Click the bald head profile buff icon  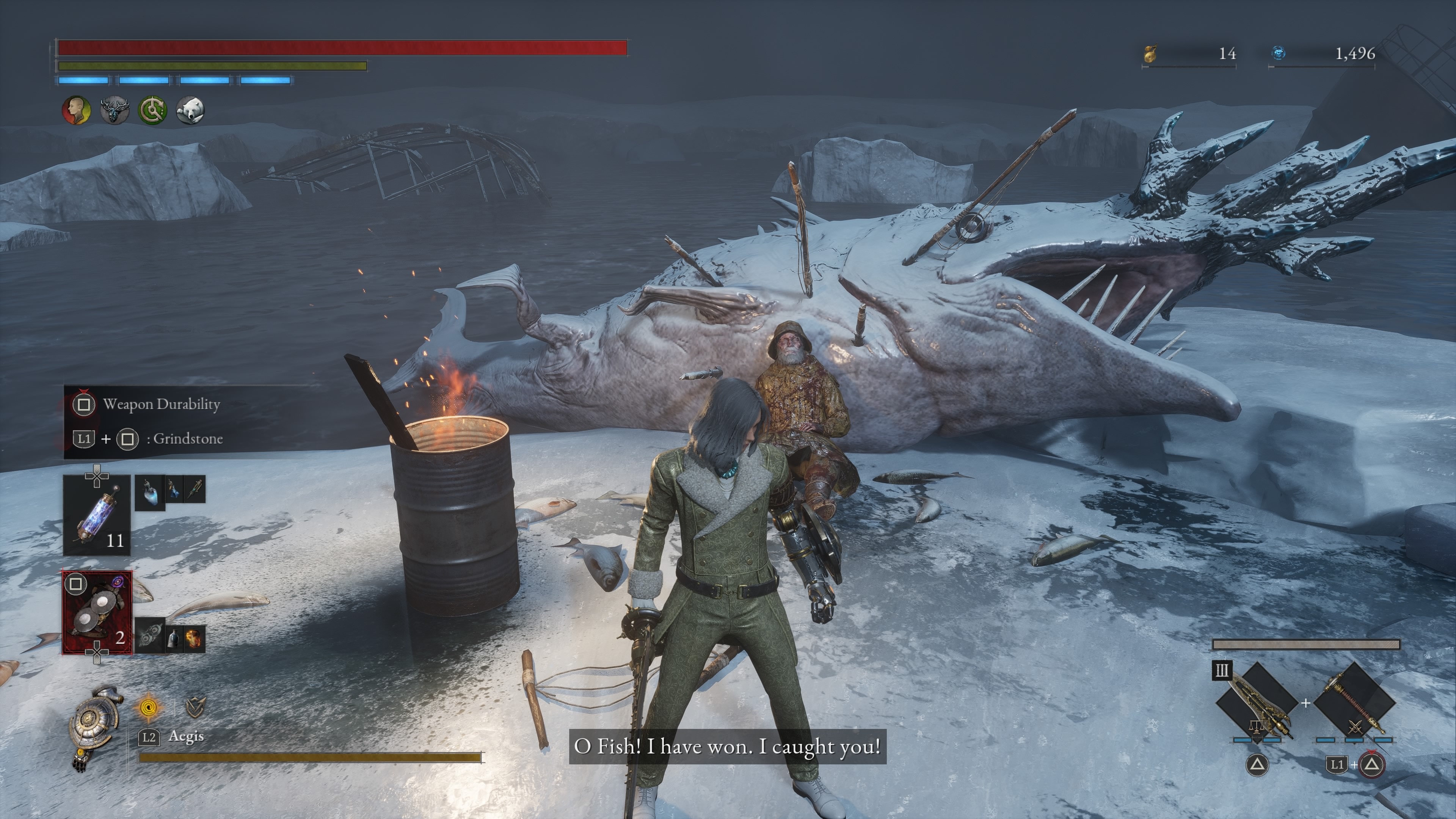pos(76,110)
